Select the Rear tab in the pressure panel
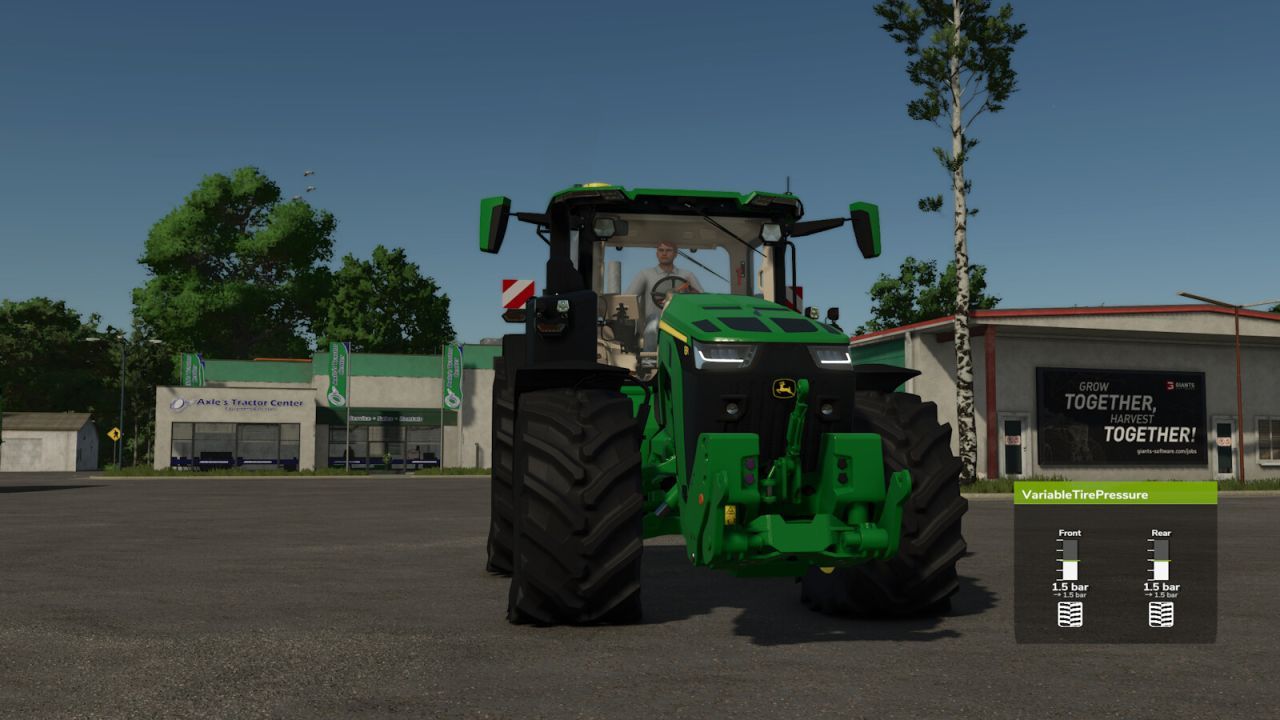 coord(1162,533)
